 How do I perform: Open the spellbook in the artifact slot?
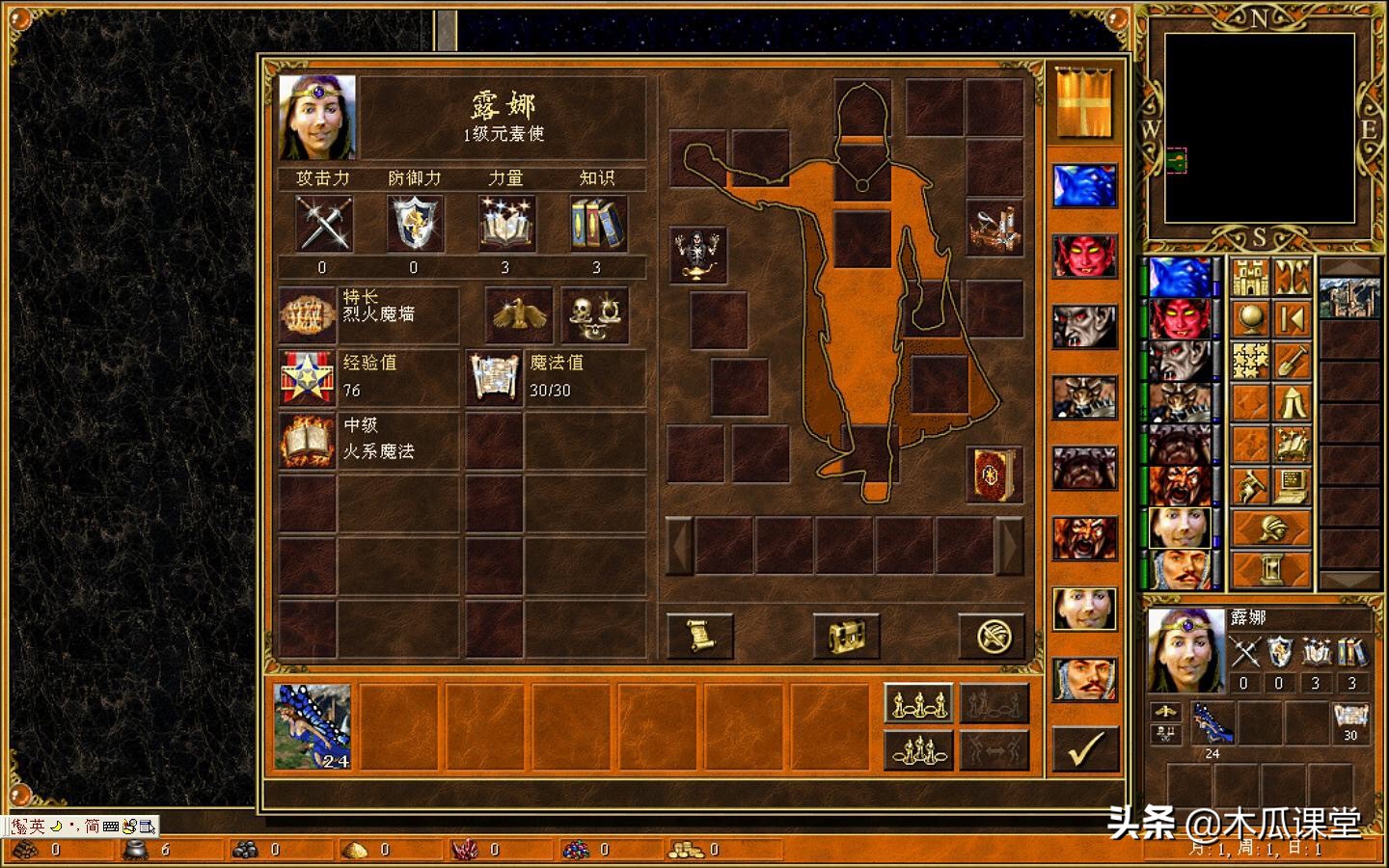[x=994, y=475]
